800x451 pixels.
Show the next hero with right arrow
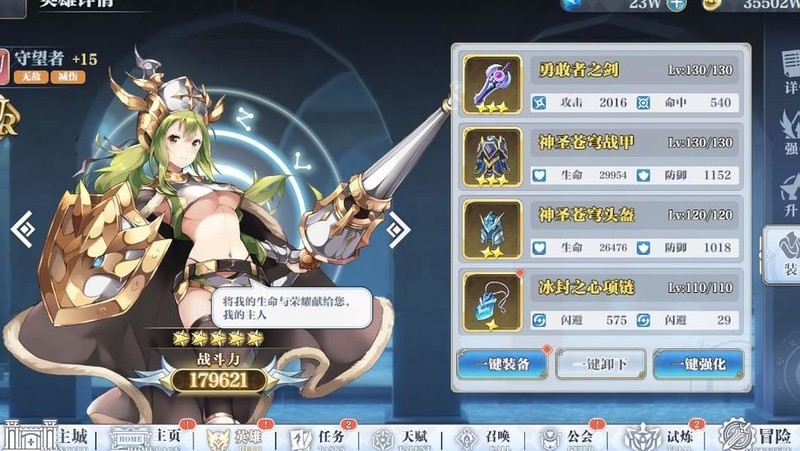point(398,230)
